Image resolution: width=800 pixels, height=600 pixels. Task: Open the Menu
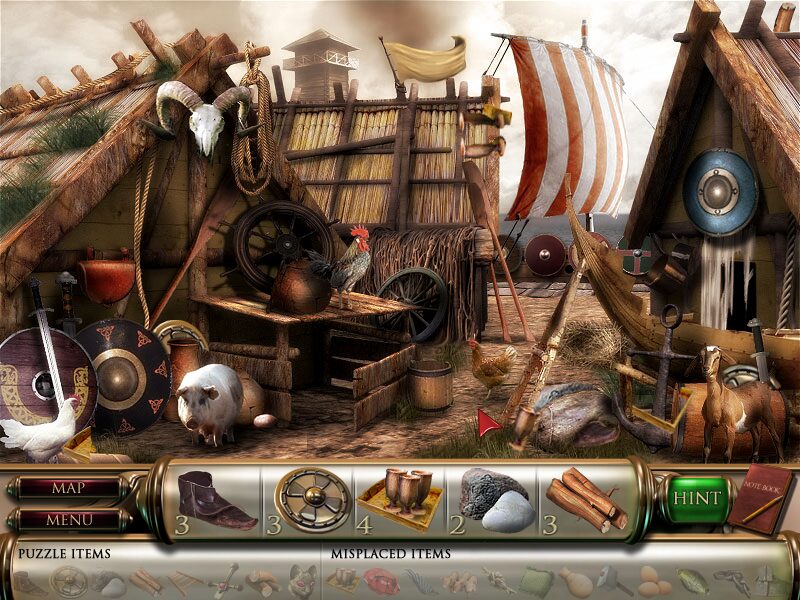pos(68,520)
